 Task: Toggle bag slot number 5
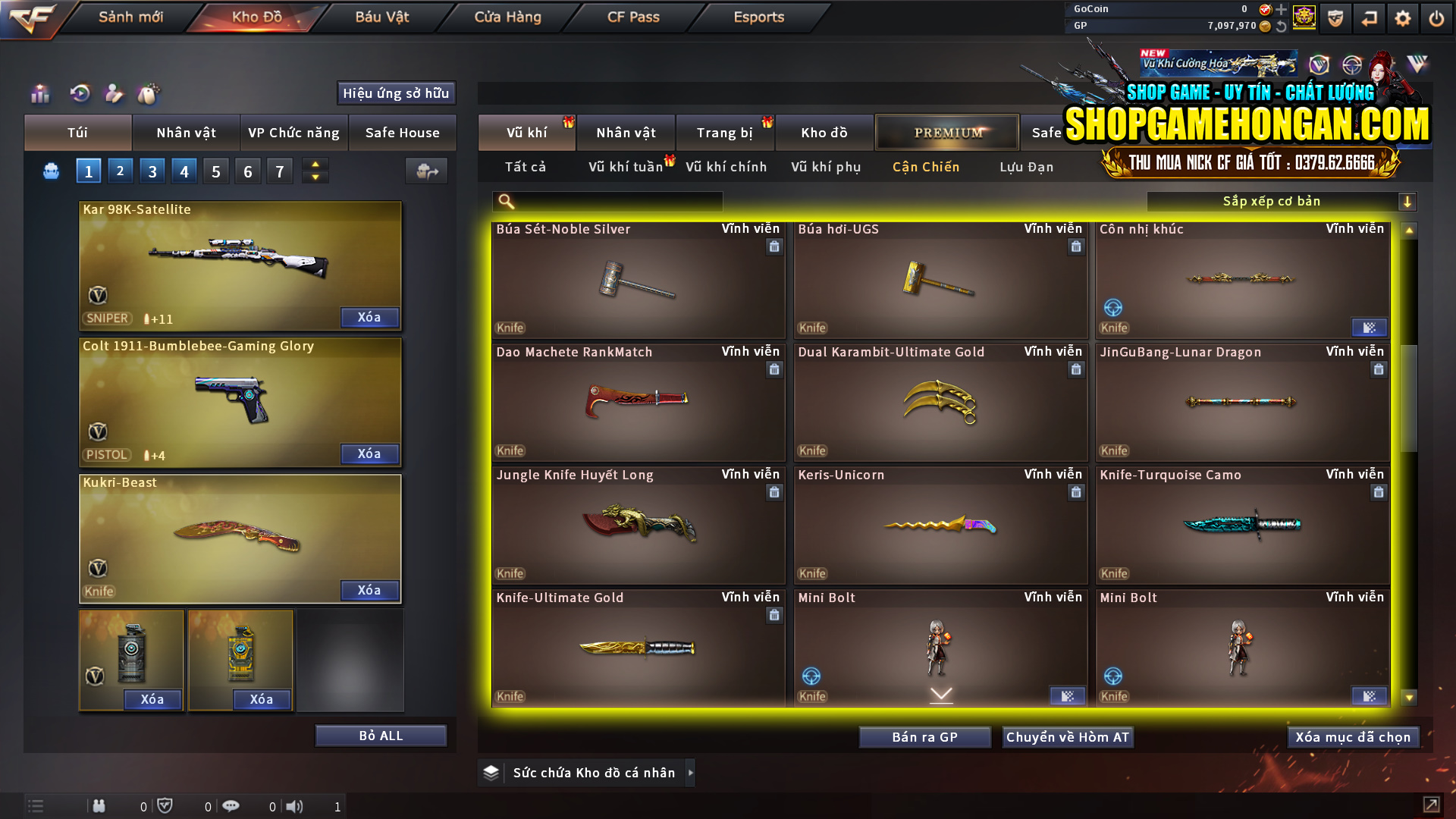pos(215,171)
